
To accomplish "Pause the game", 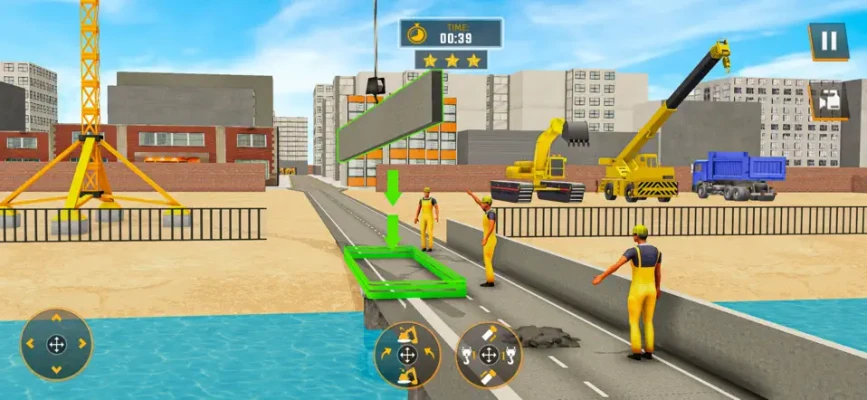I will coord(828,42).
